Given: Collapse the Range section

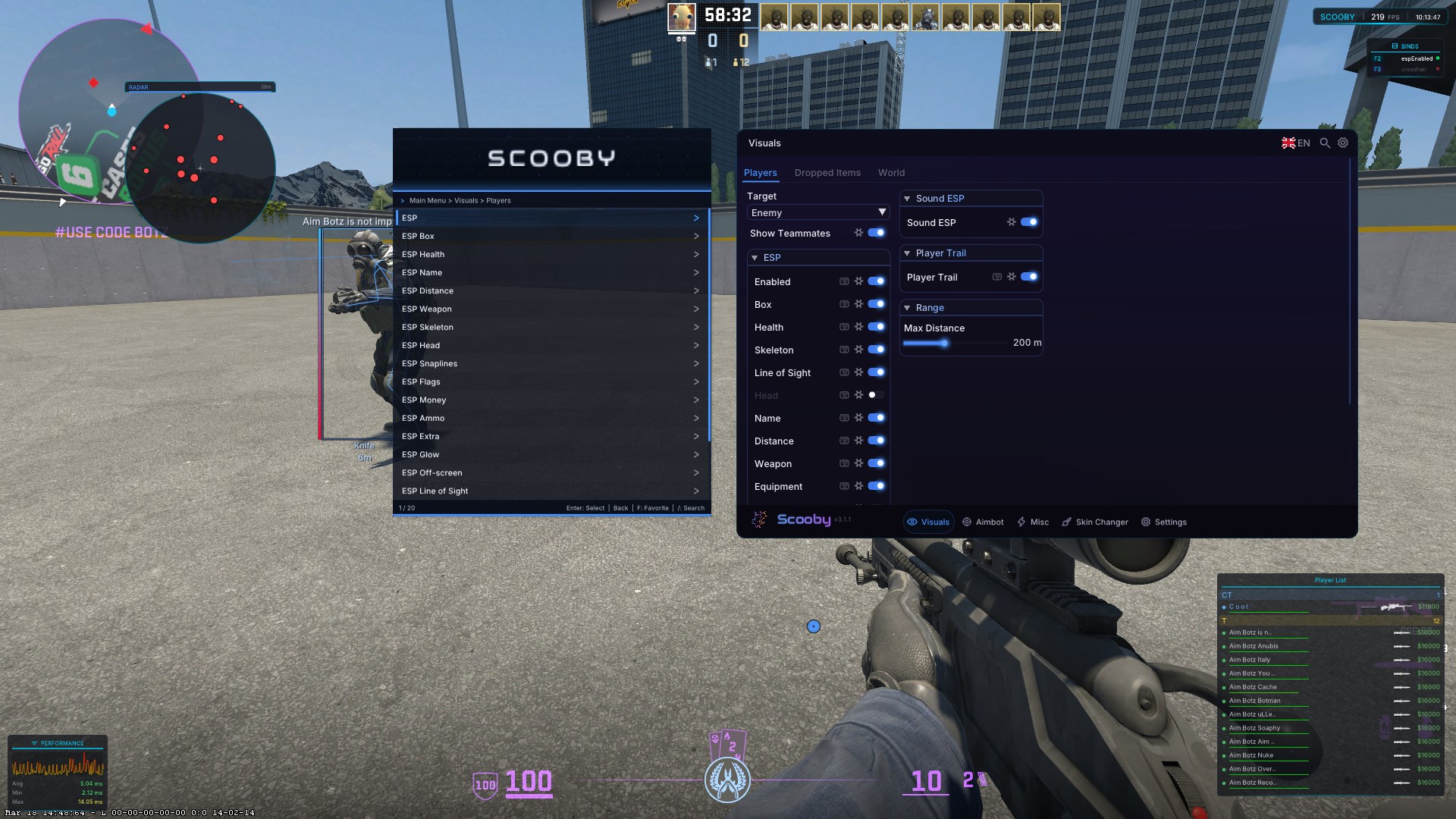Looking at the screenshot, I should click(907, 307).
